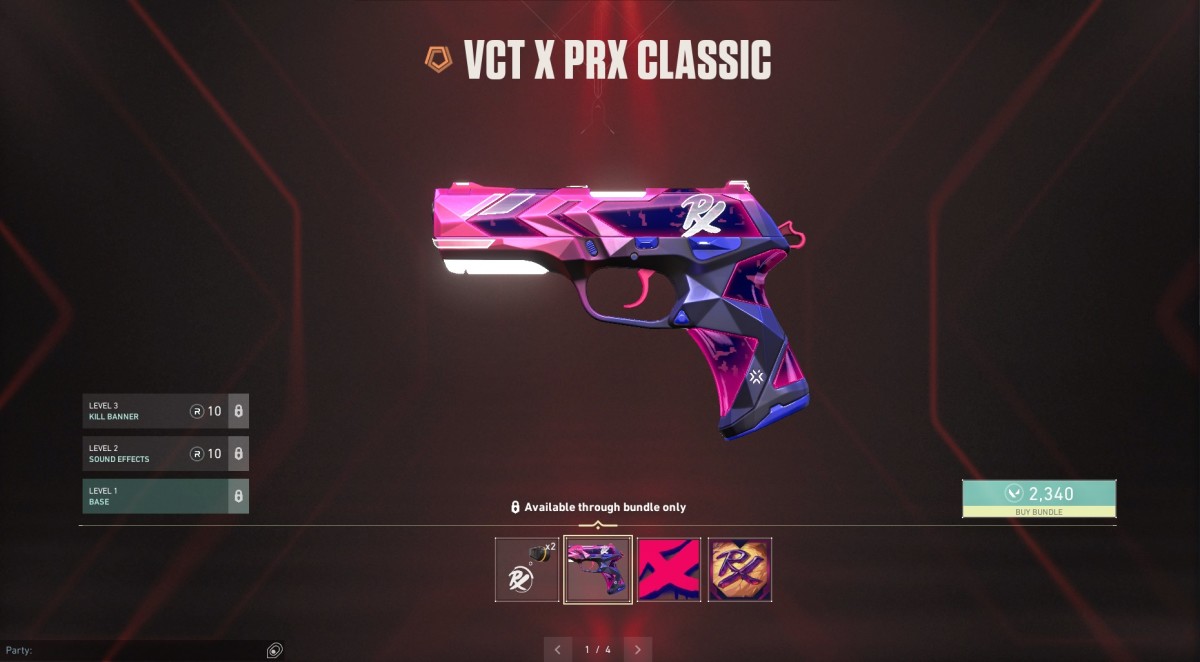1200x662 pixels.
Task: Buy the bundle for 2,340
Action: 1038,498
